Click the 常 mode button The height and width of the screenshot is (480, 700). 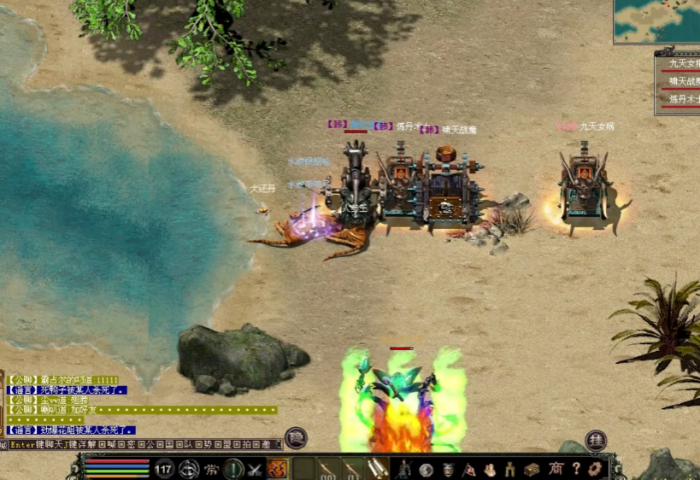point(211,468)
